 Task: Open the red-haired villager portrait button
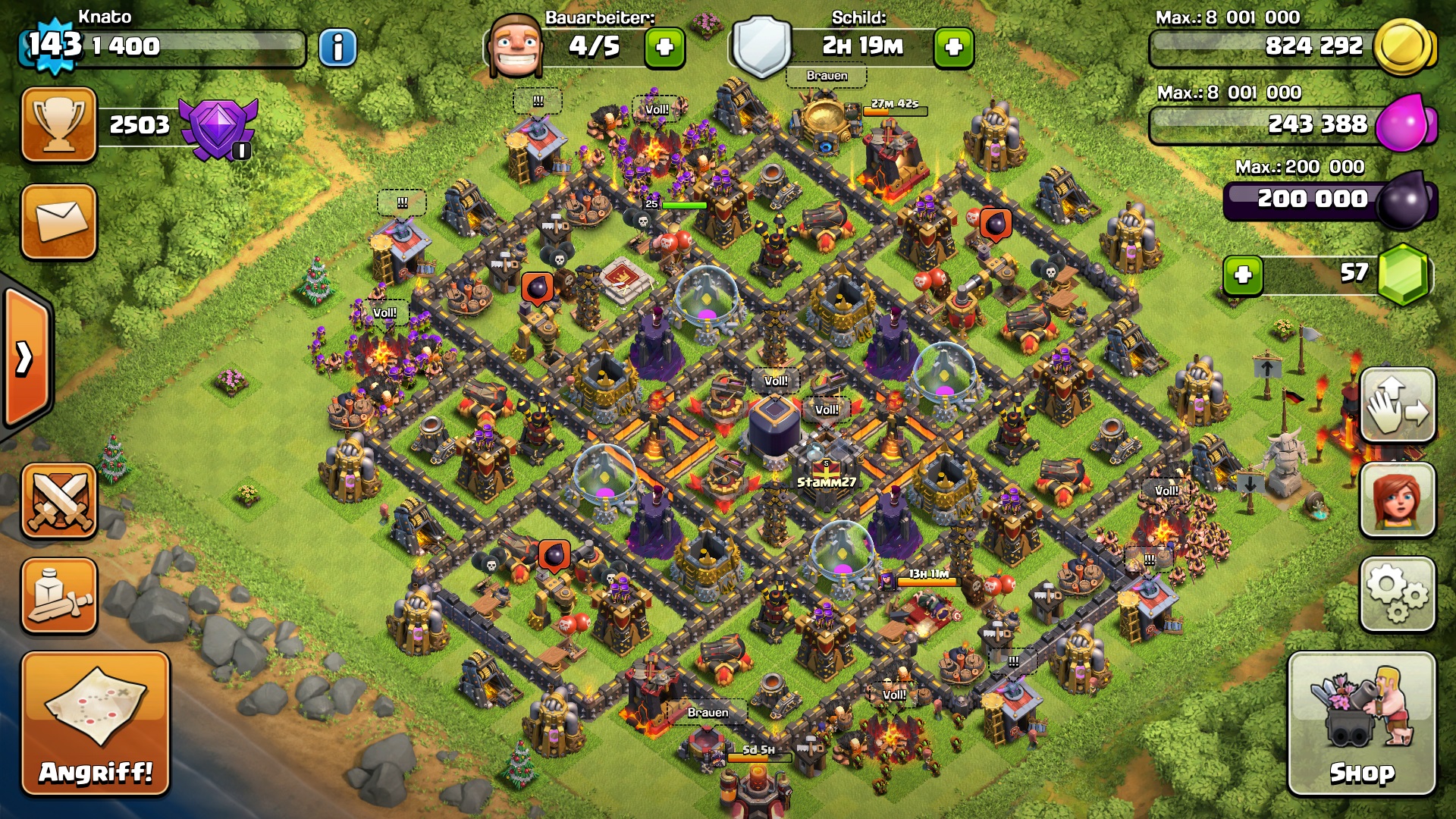coord(1397,500)
